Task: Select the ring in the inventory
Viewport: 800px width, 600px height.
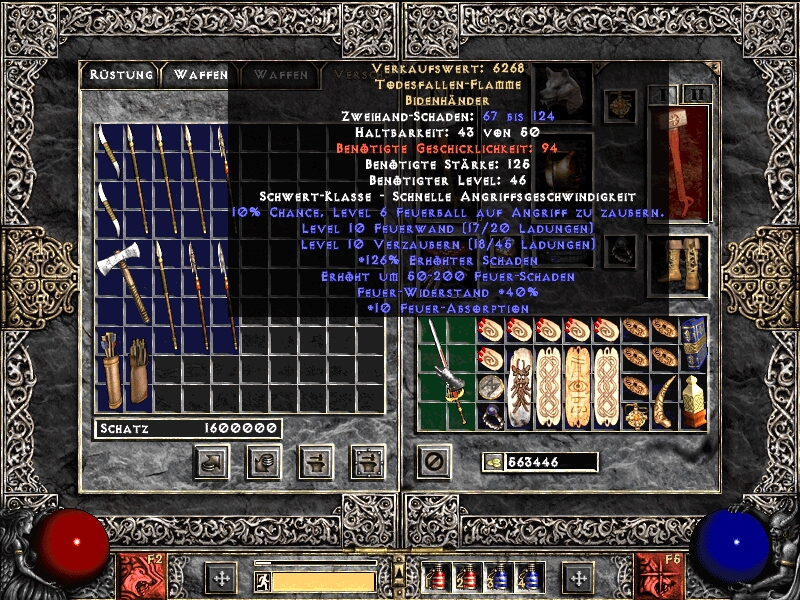Action: (x=490, y=416)
